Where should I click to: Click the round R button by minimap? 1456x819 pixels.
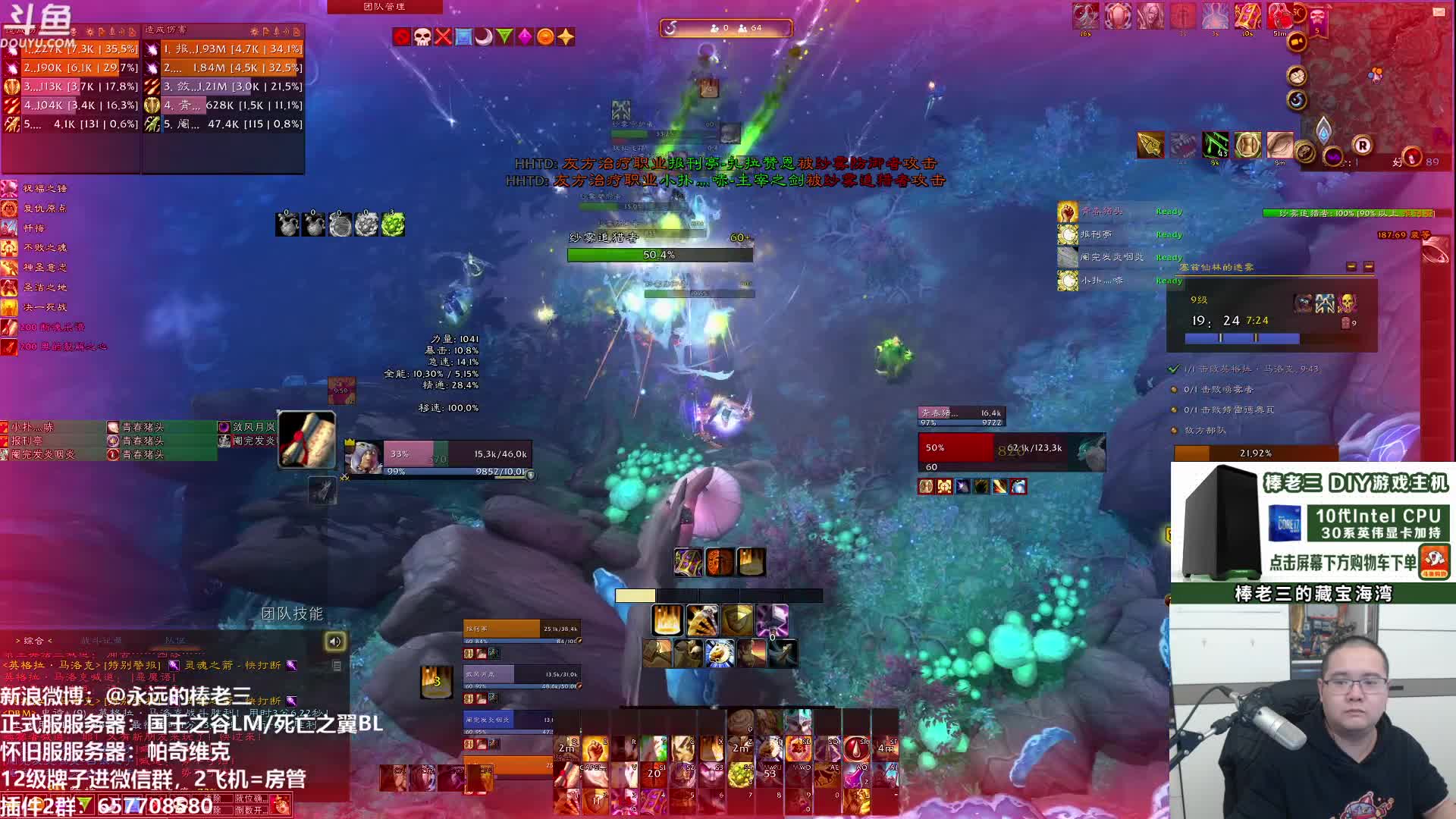pyautogui.click(x=1363, y=146)
